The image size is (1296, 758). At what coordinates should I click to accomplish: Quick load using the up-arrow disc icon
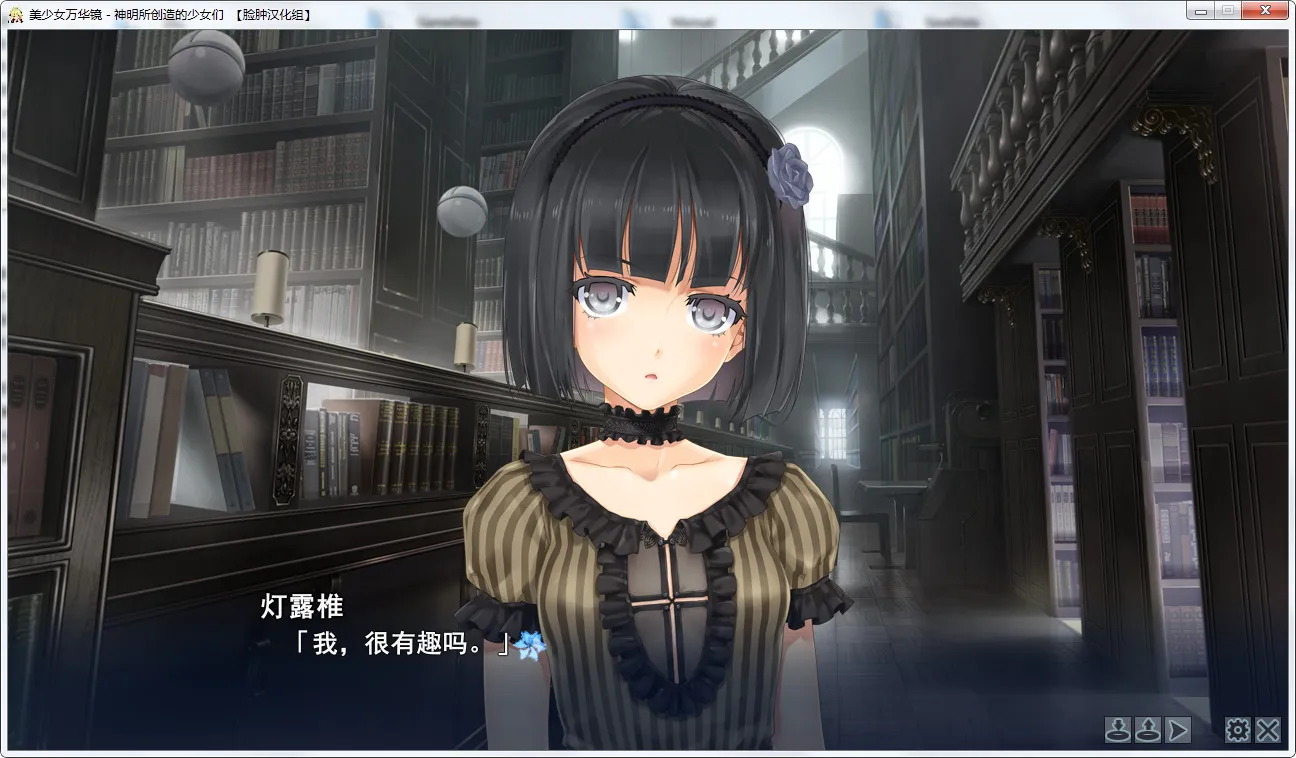[x=1148, y=730]
